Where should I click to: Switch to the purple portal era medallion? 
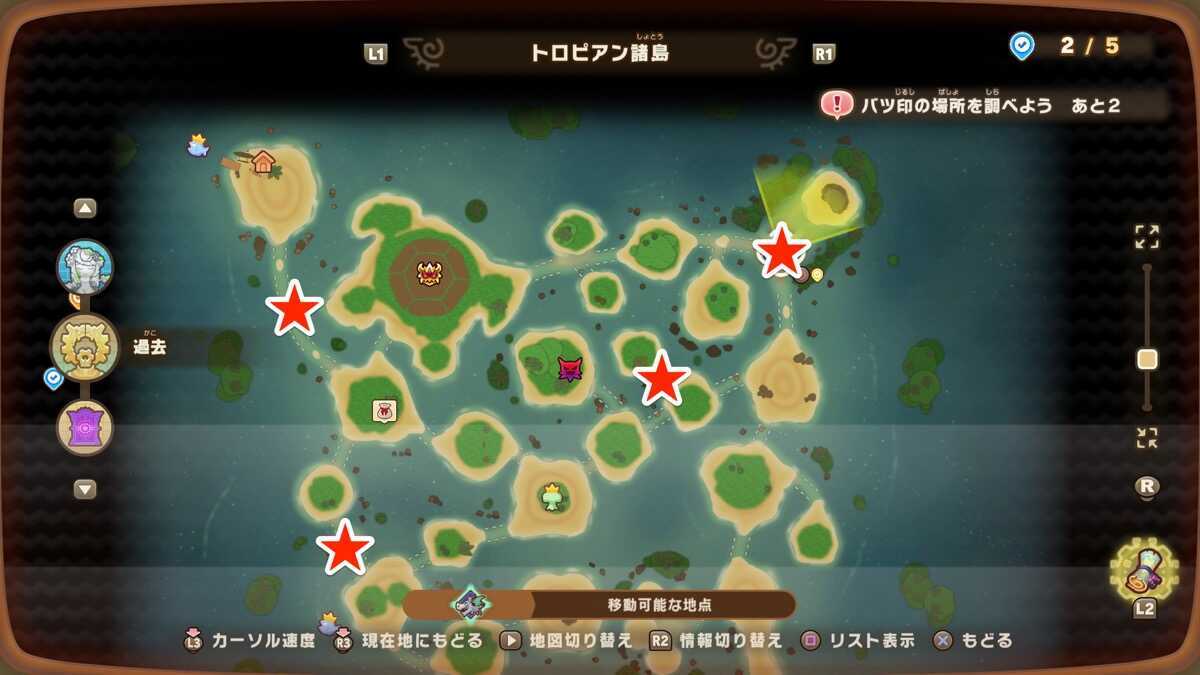(85, 427)
